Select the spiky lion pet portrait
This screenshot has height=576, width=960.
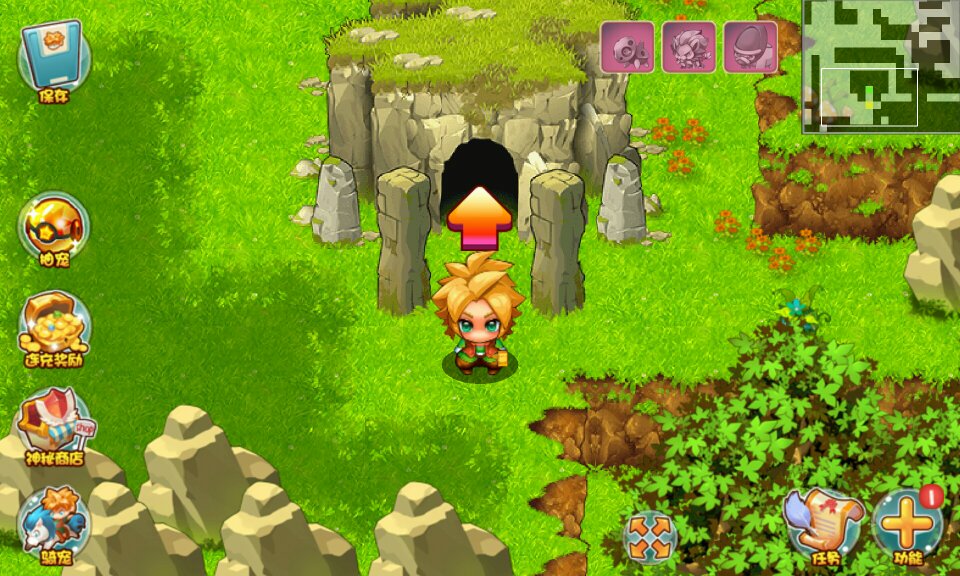689,47
